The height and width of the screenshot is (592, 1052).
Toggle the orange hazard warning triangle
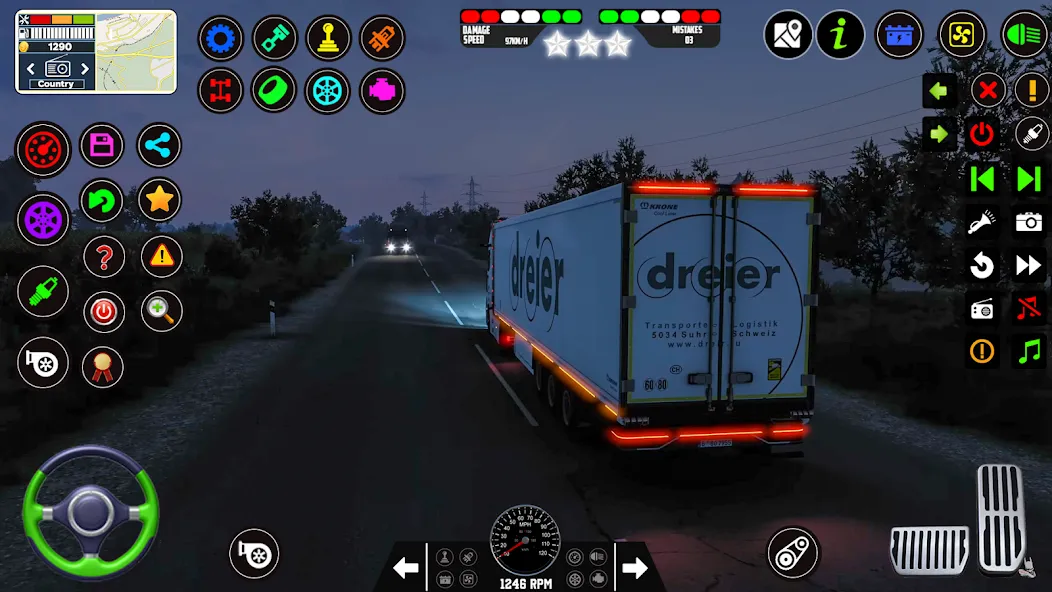point(161,257)
